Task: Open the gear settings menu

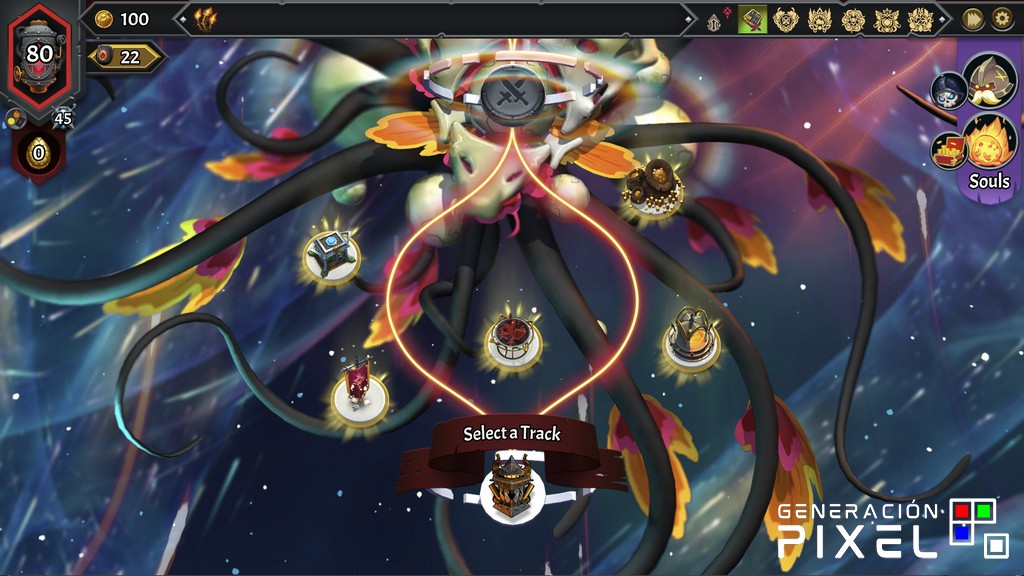Action: coord(1001,19)
